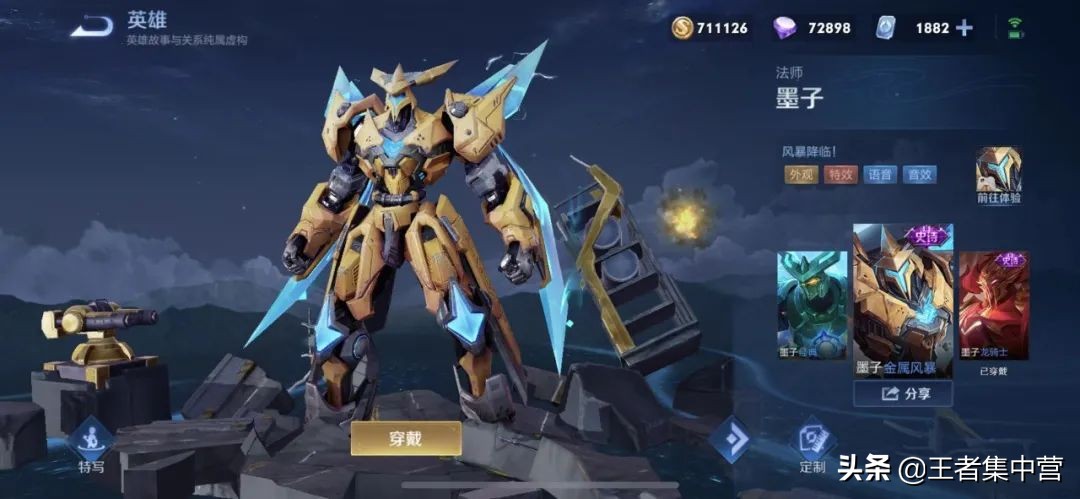Screen dimensions: 1080x499
Task: Add more vouchers with the plus button
Action: tap(964, 28)
